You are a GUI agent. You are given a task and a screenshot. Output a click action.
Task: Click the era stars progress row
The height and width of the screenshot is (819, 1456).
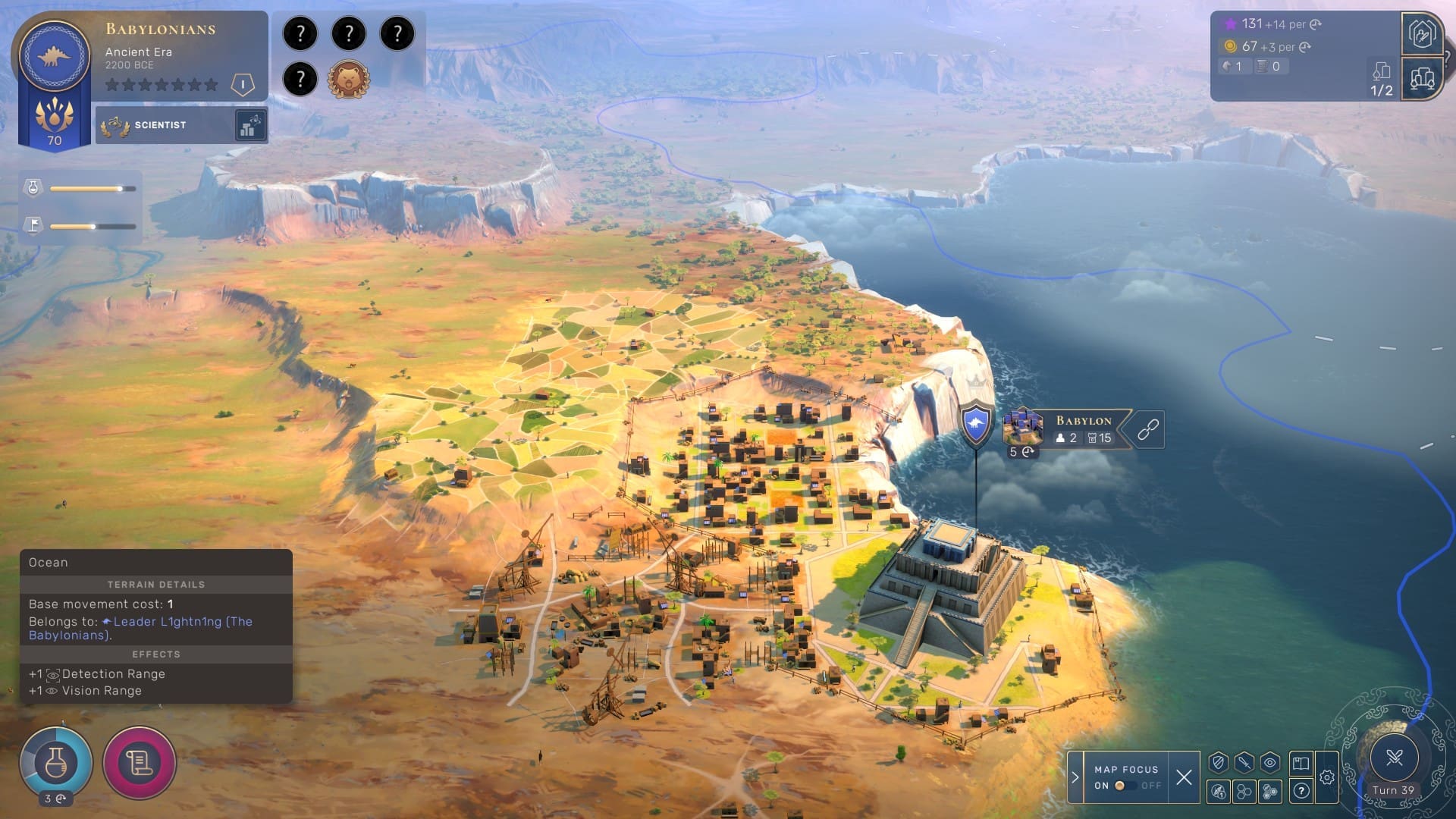click(162, 85)
